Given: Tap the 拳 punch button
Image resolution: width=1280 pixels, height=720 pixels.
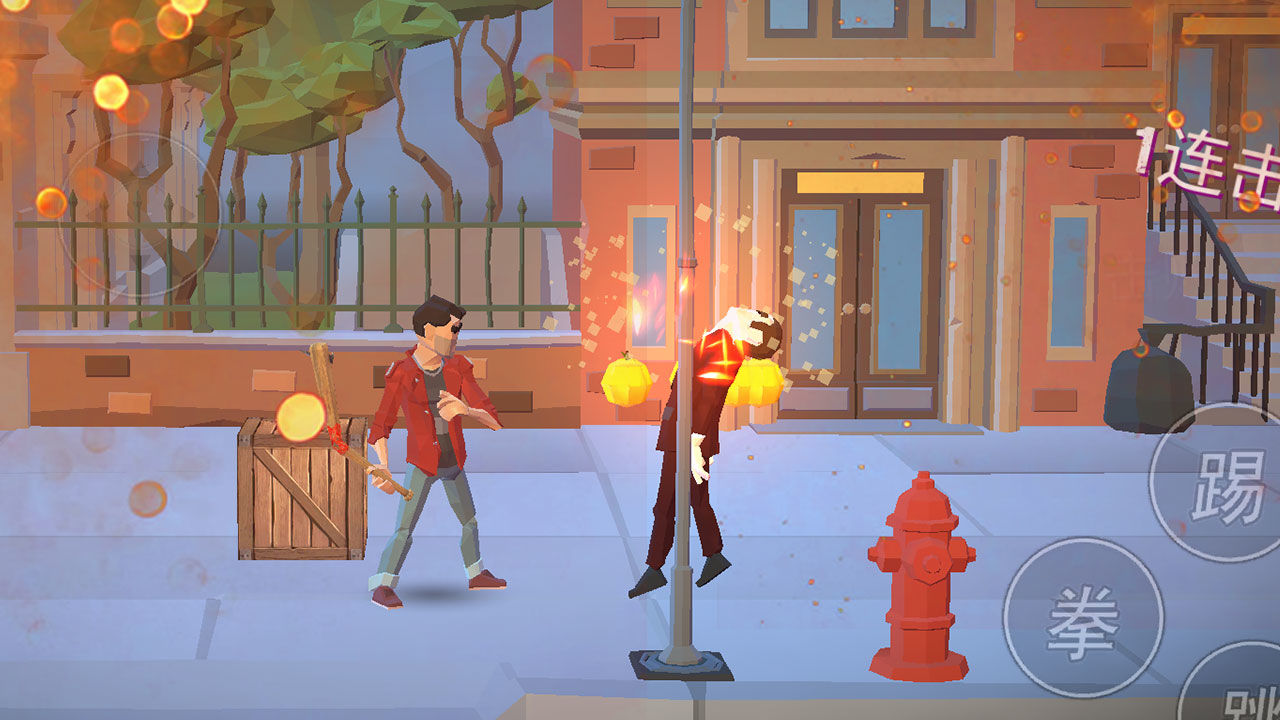Looking at the screenshot, I should click(1083, 618).
